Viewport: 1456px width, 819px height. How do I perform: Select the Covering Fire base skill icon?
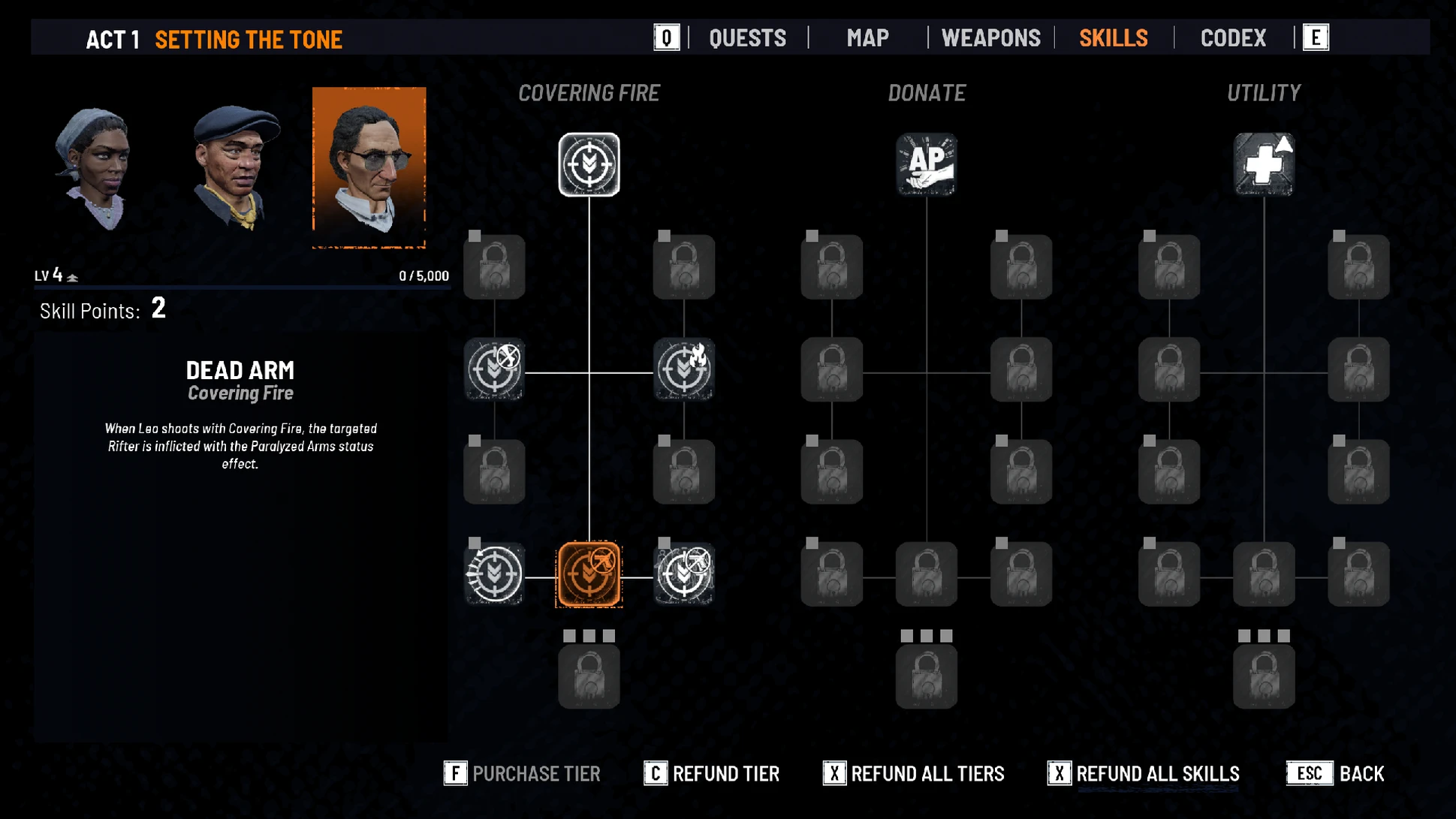click(589, 164)
